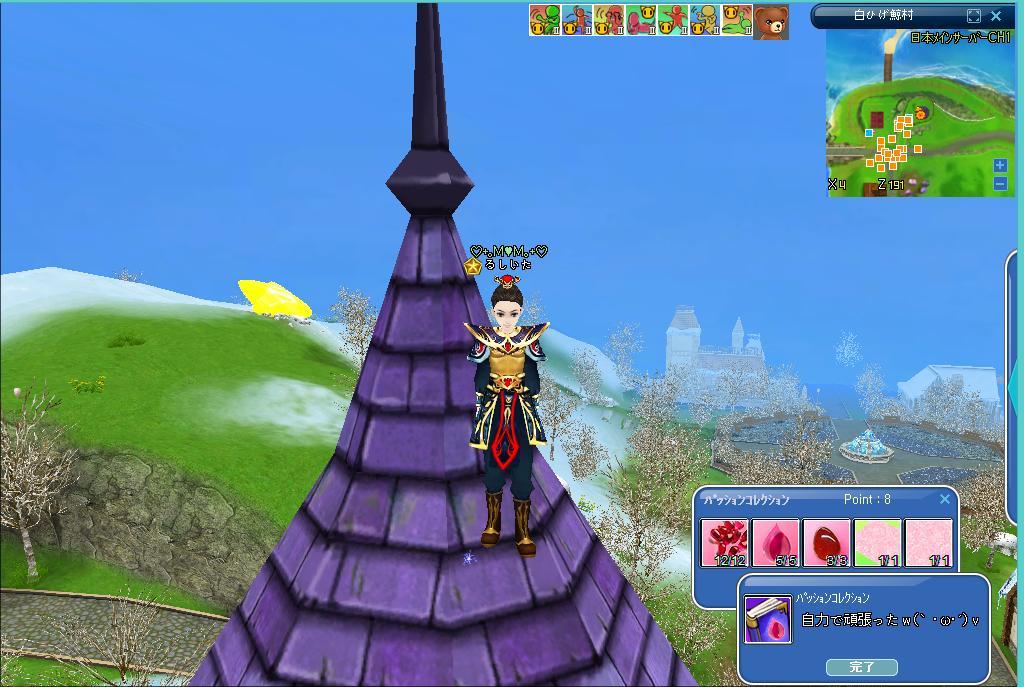The image size is (1024, 687).
Task: Expand the minimap to full view
Action: (x=974, y=16)
